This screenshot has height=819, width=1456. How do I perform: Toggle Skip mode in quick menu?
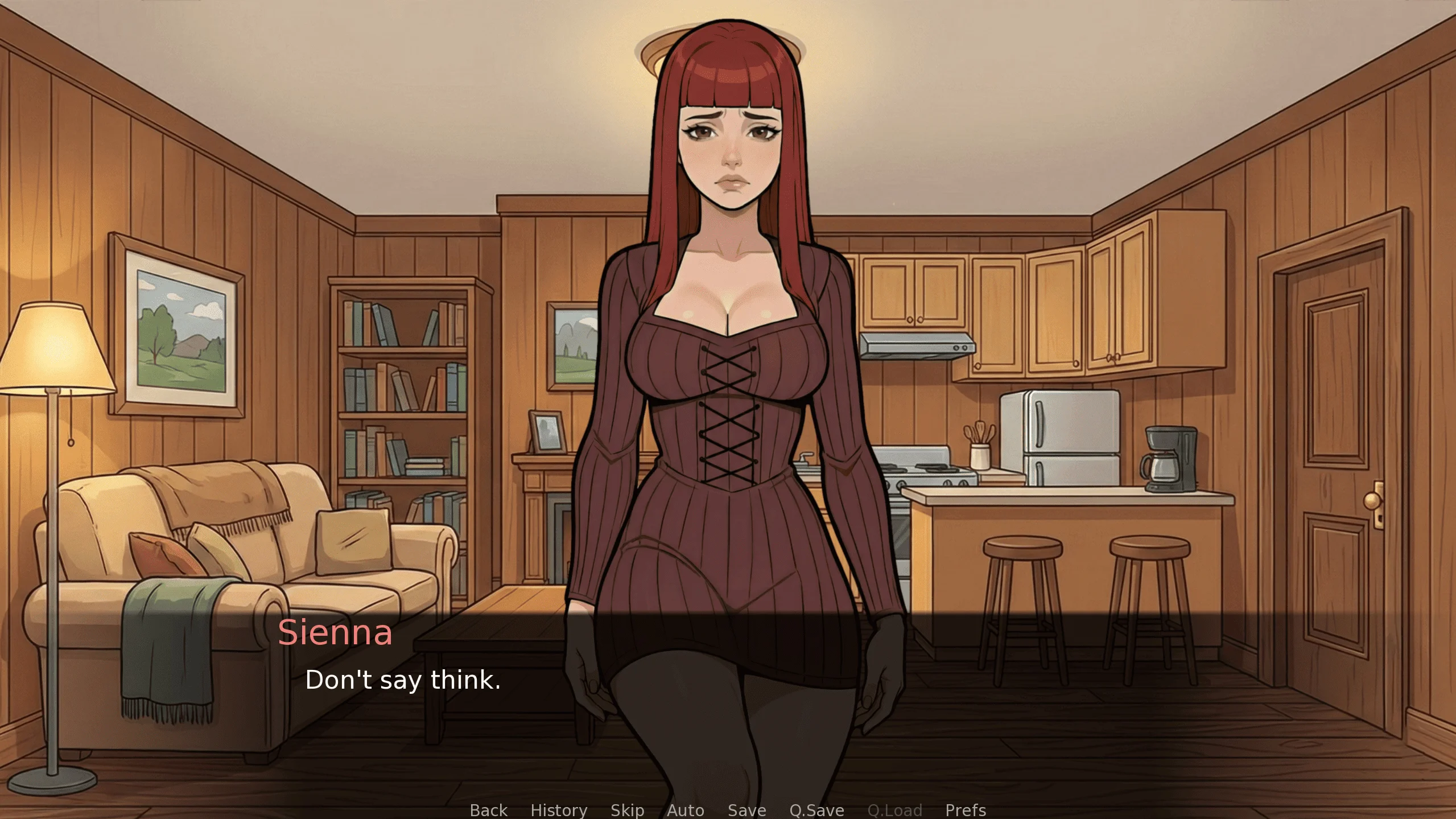627,809
